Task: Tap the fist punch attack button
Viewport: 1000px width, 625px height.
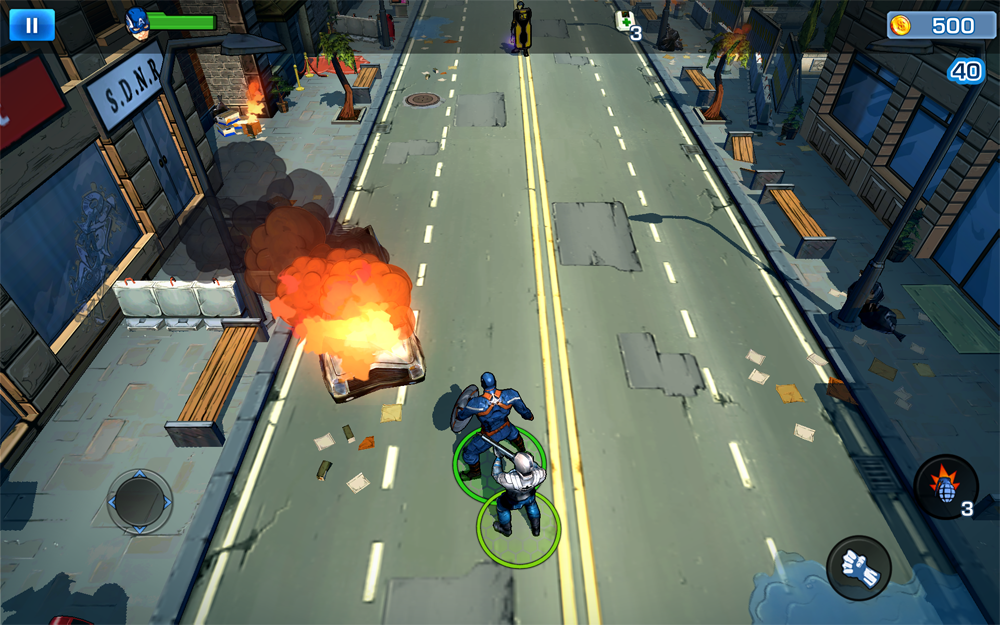Action: click(859, 568)
